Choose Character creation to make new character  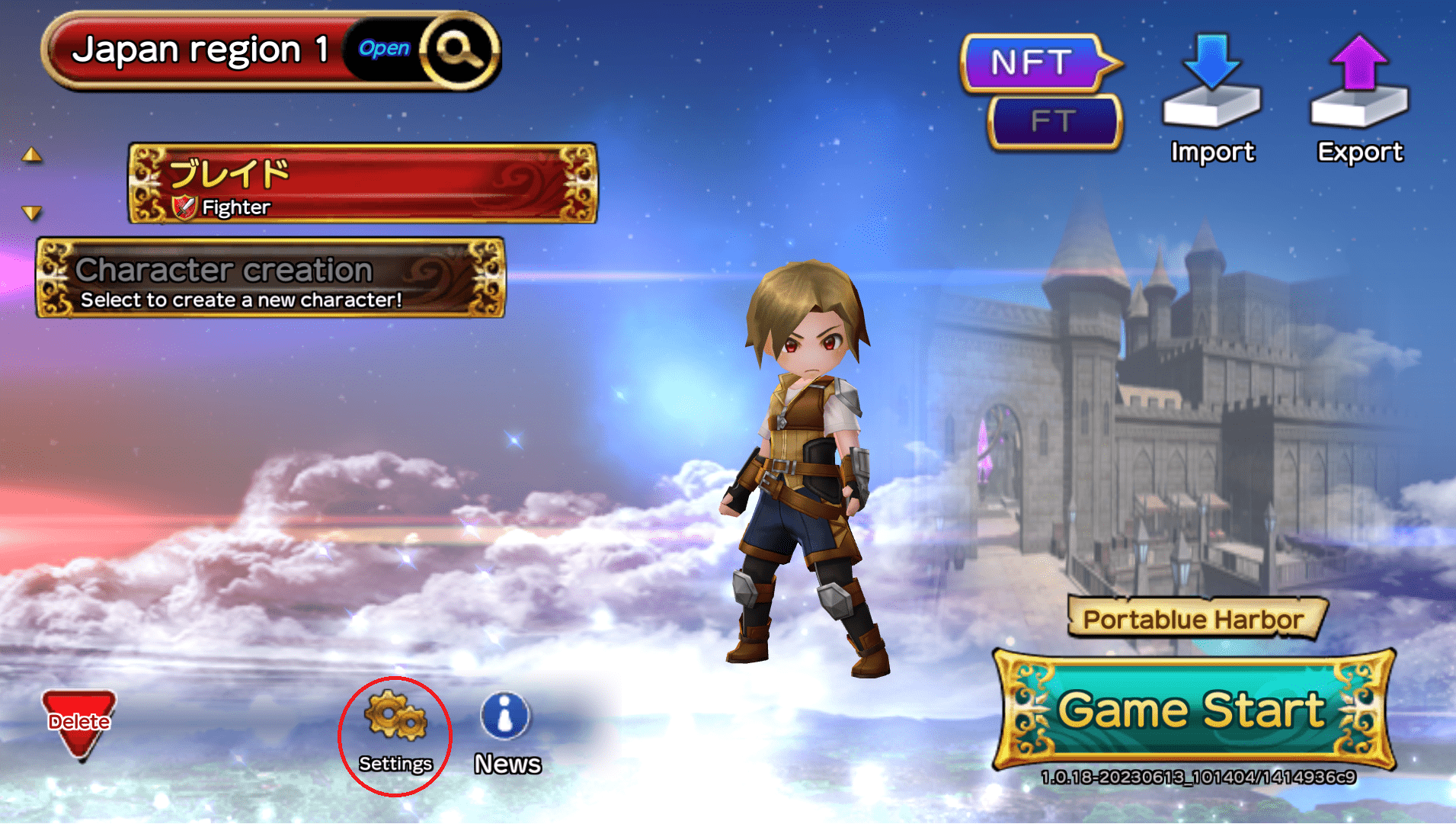270,278
